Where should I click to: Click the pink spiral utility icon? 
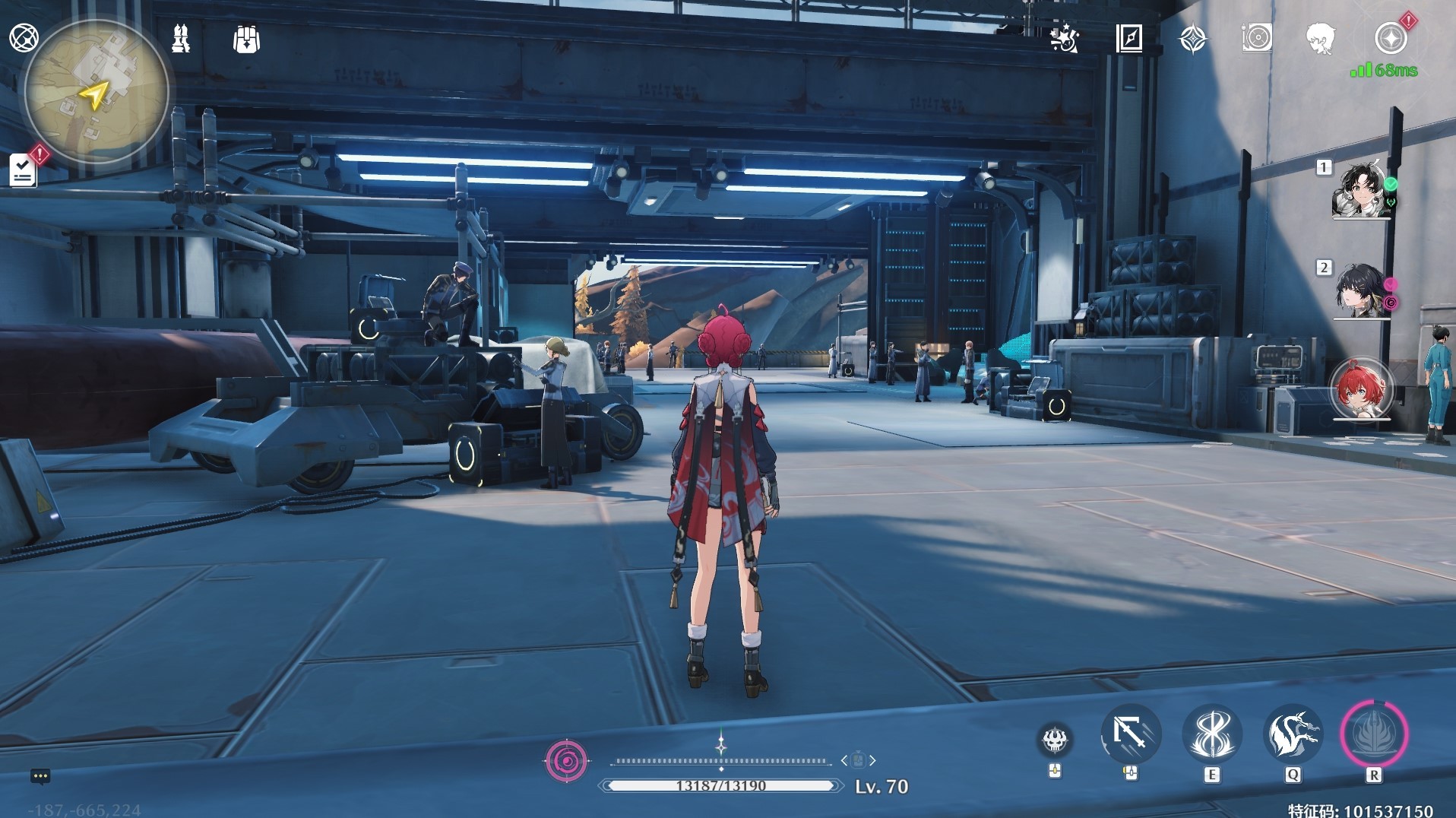[567, 760]
